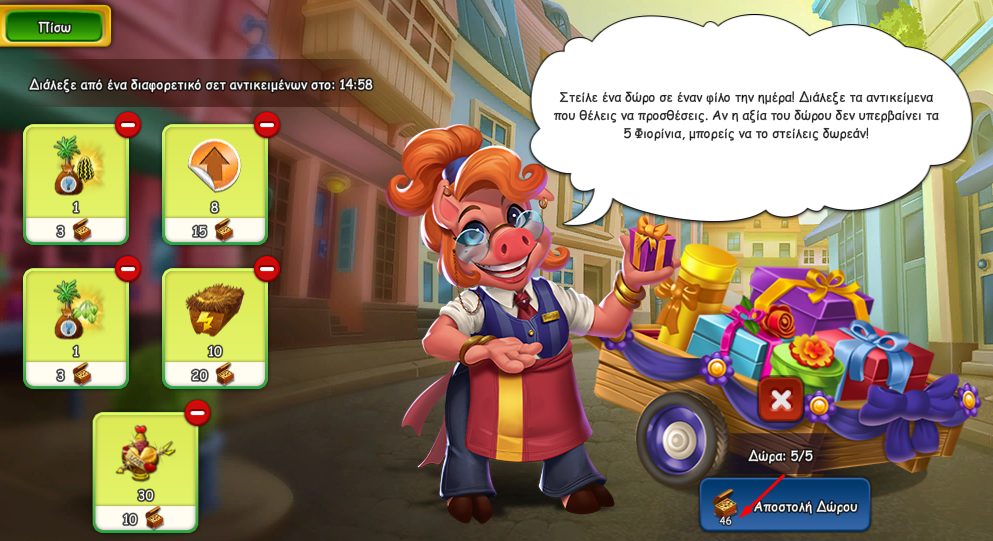Remove the seed bag with yellow corn gift

pos(128,125)
